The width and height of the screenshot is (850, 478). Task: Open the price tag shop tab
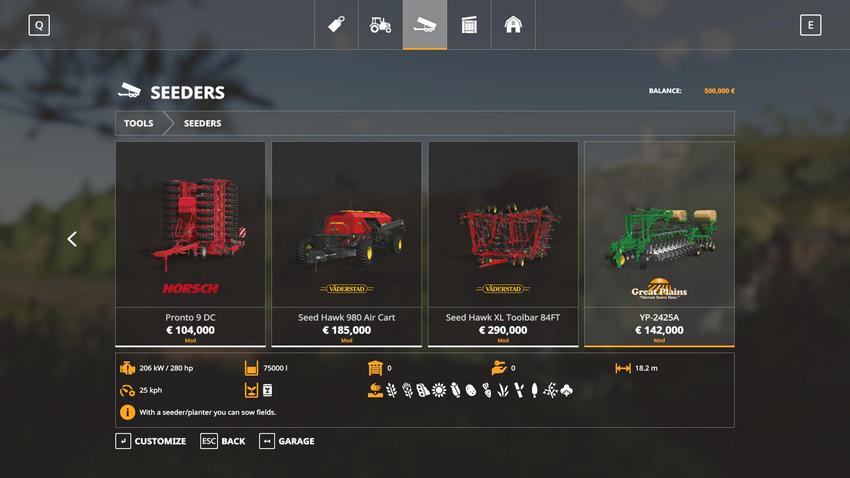[x=337, y=25]
